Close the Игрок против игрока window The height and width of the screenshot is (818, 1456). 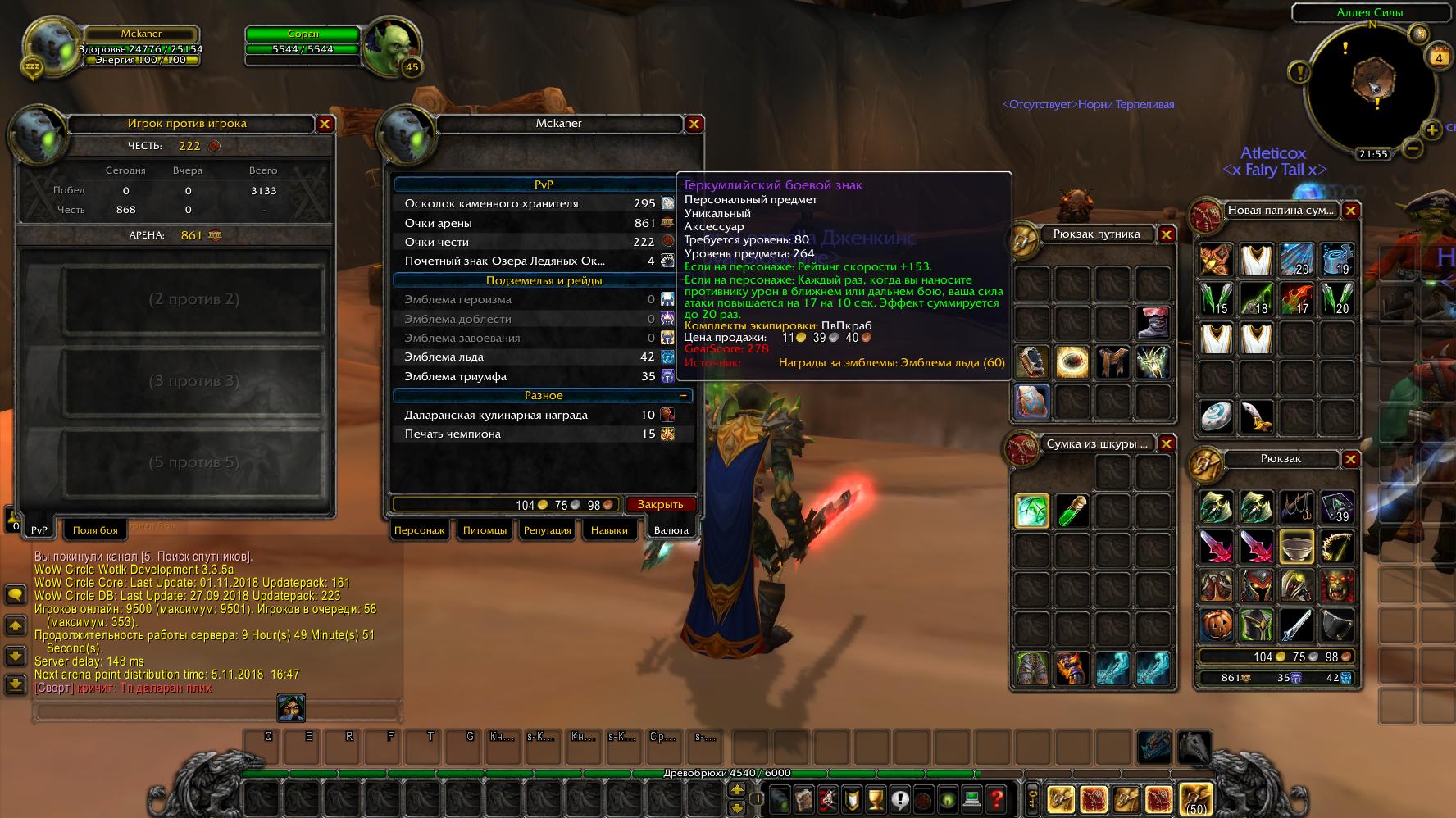[325, 124]
